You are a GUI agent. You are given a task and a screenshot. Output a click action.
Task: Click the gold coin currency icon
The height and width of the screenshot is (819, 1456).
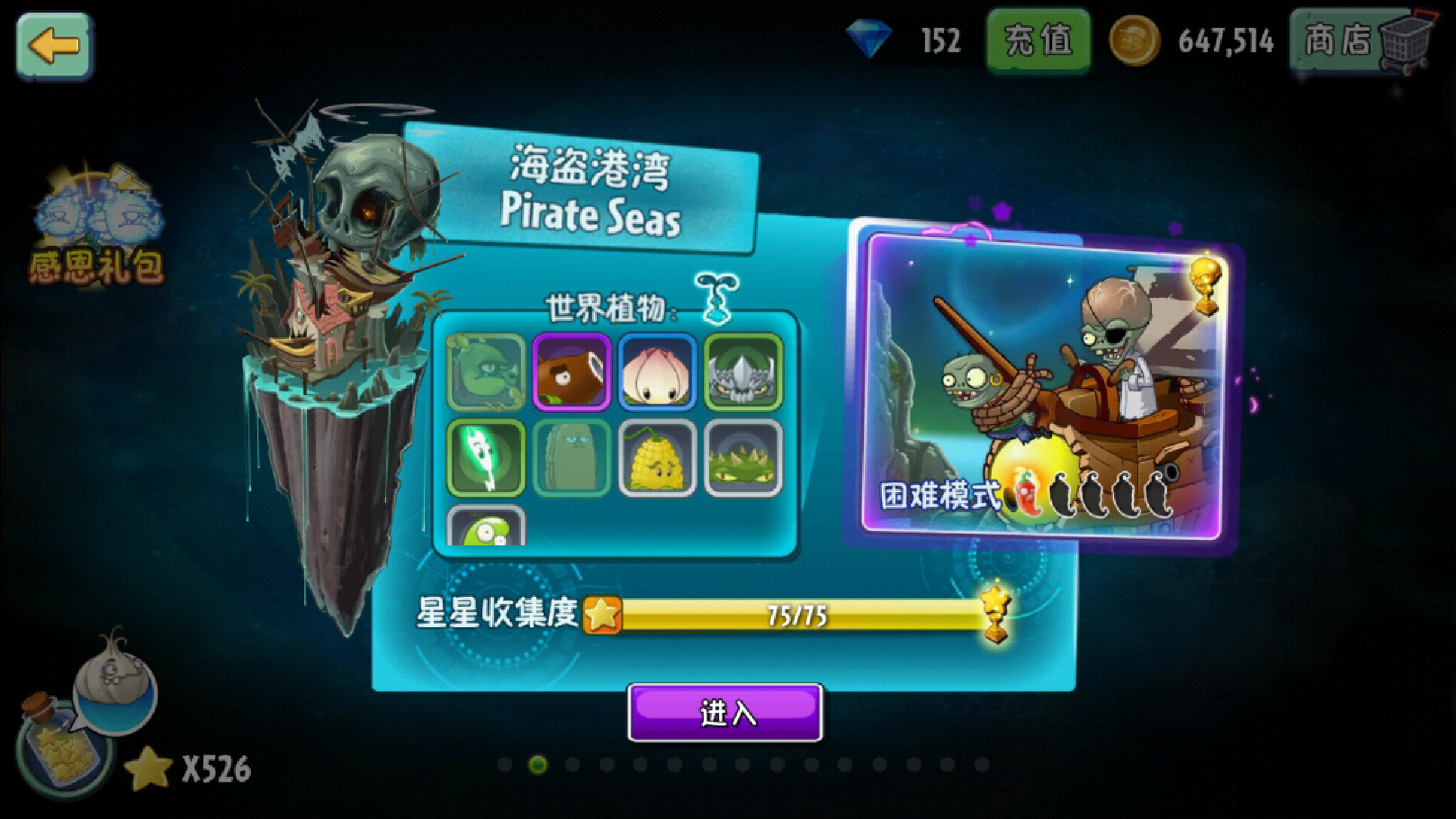point(1133,39)
